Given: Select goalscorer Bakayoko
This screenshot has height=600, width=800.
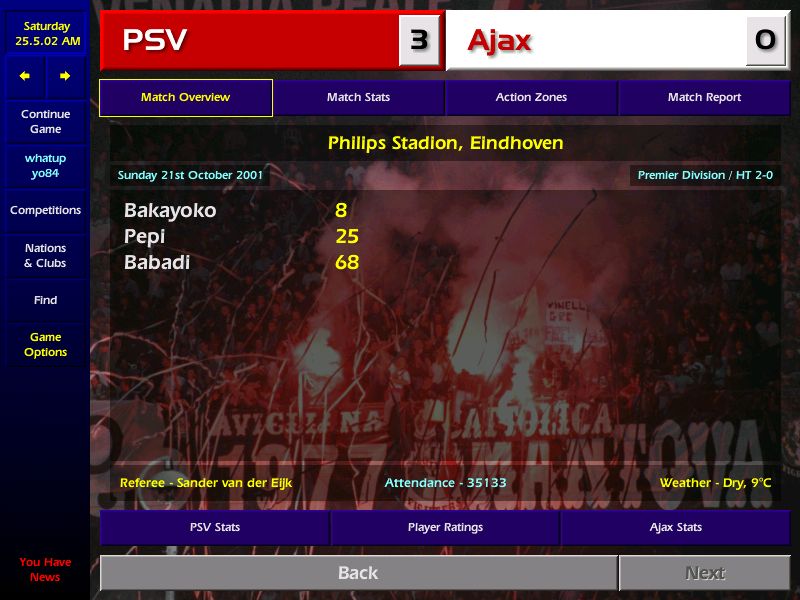Looking at the screenshot, I should pyautogui.click(x=170, y=211).
